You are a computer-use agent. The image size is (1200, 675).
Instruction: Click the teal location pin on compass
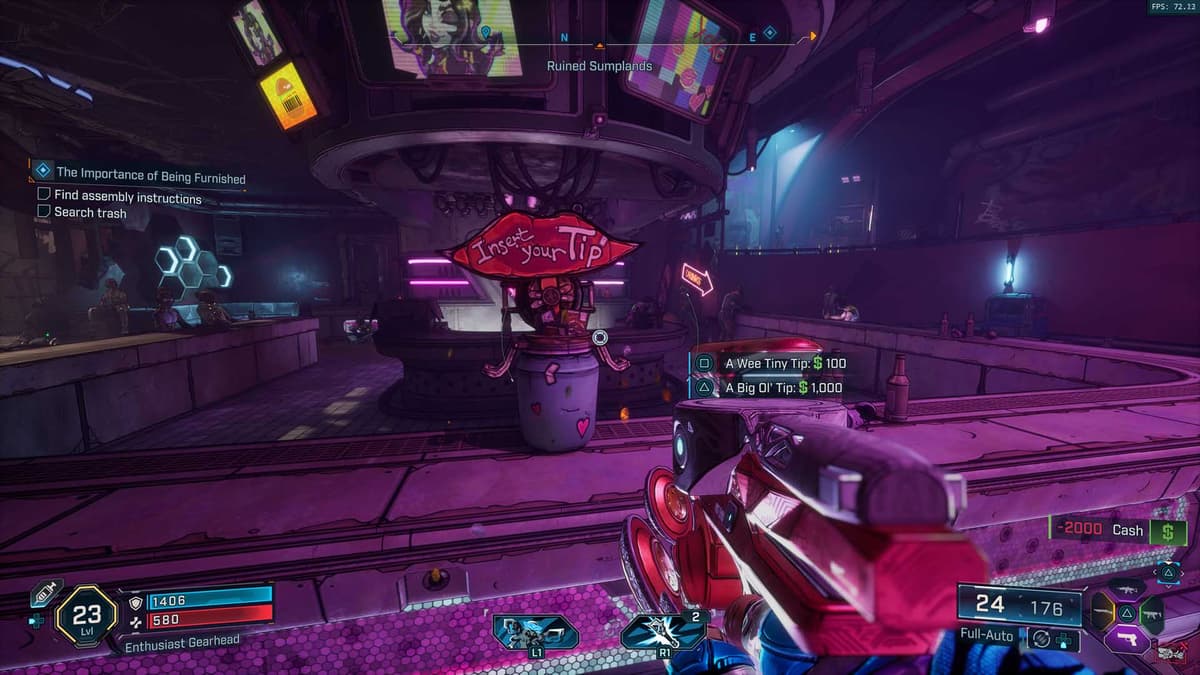point(486,33)
